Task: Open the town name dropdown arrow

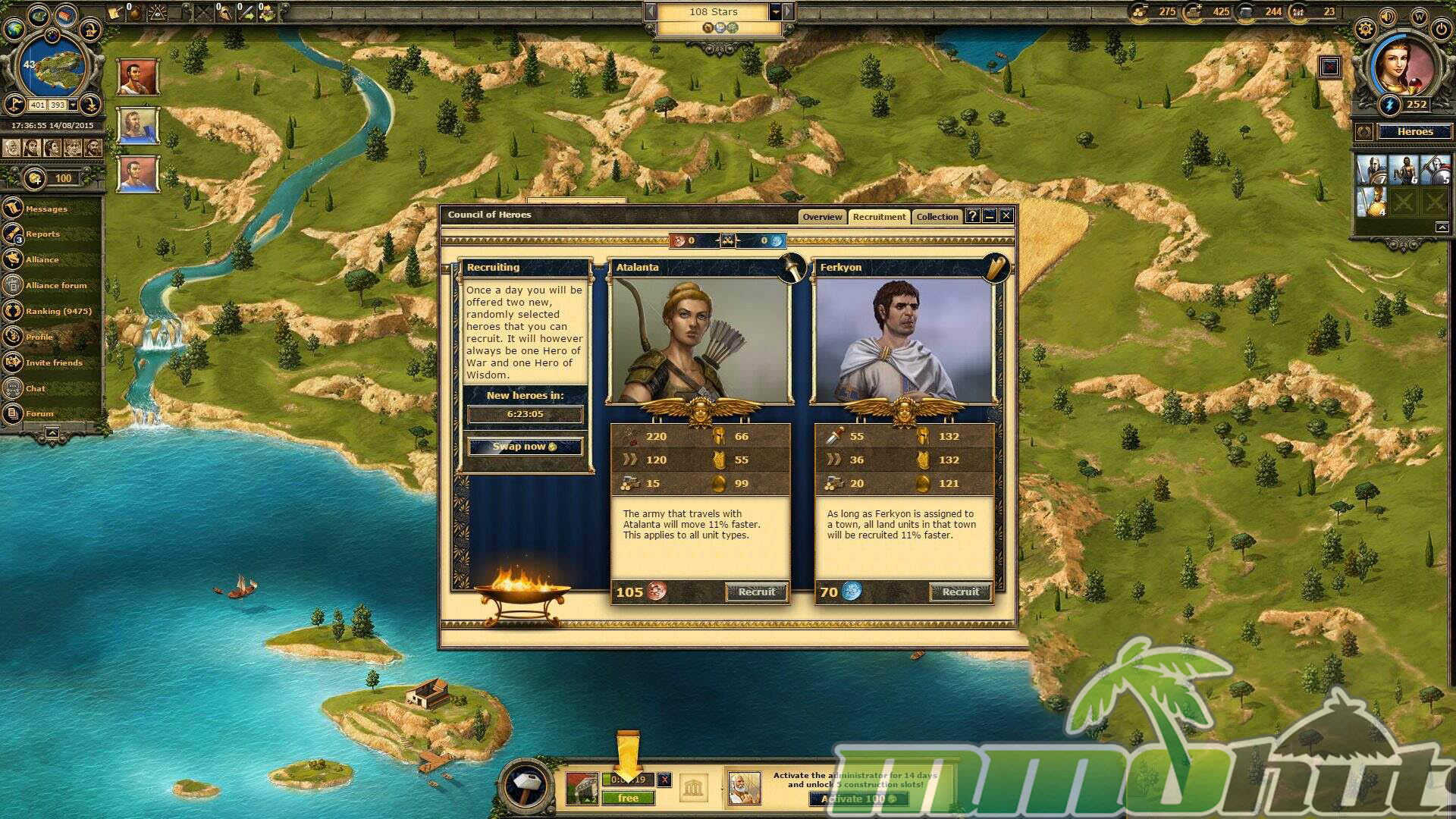Action: tap(776, 12)
